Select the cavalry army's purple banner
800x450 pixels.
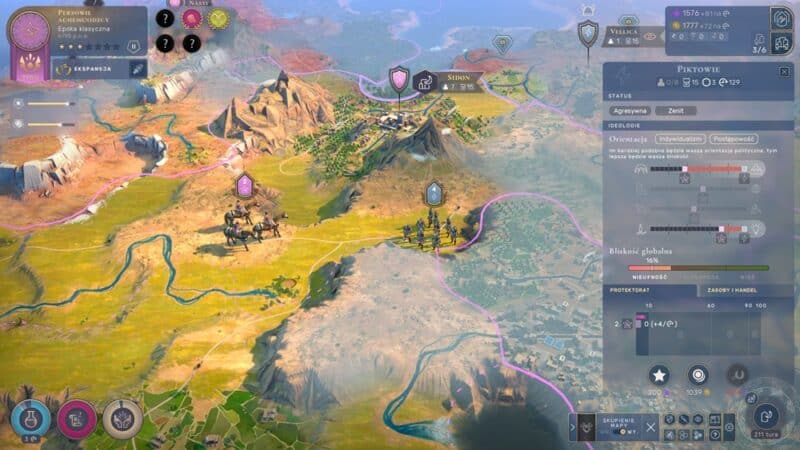(245, 184)
